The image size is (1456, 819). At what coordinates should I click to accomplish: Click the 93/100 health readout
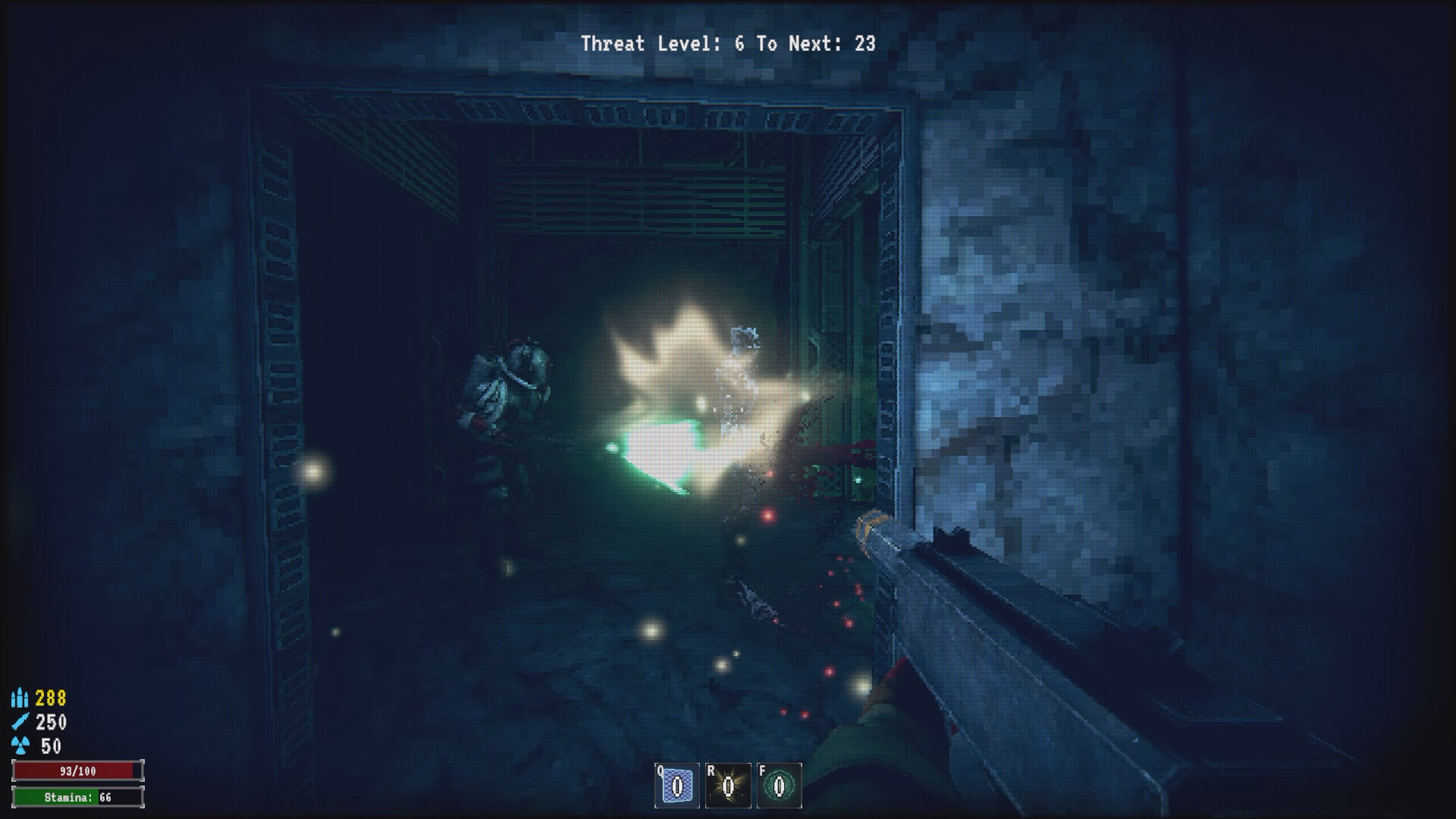coord(80,770)
